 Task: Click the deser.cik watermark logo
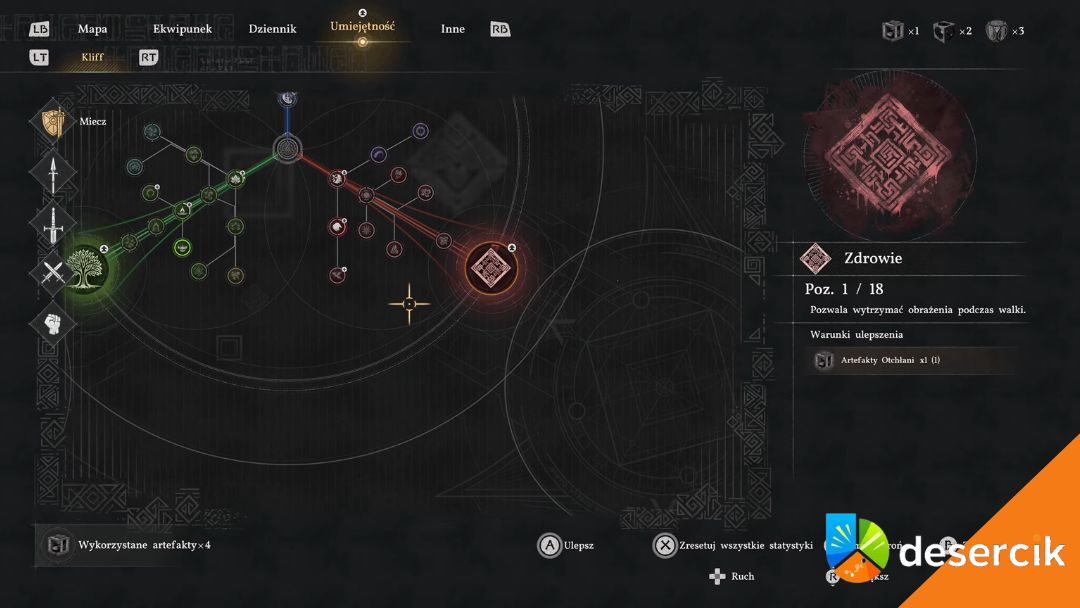(950, 552)
